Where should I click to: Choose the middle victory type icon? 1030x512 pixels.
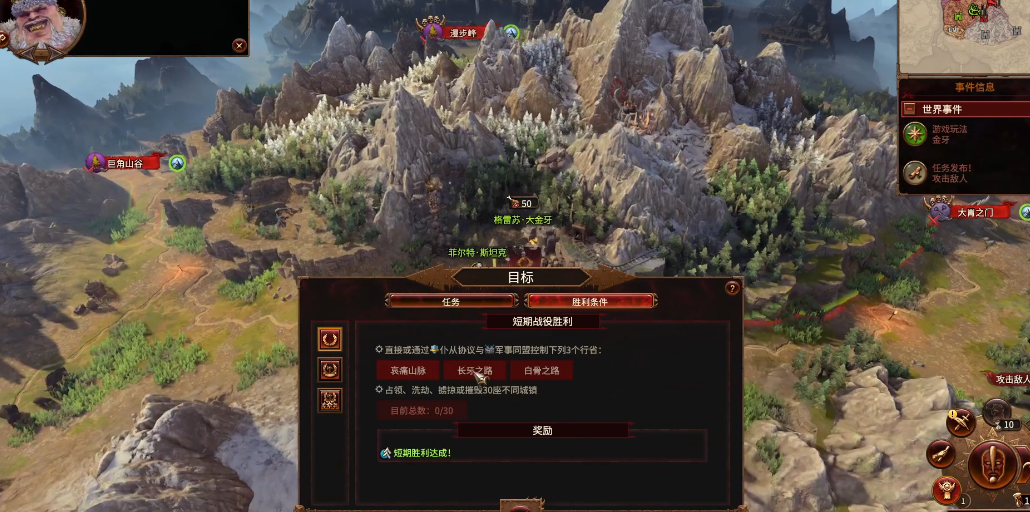point(330,369)
